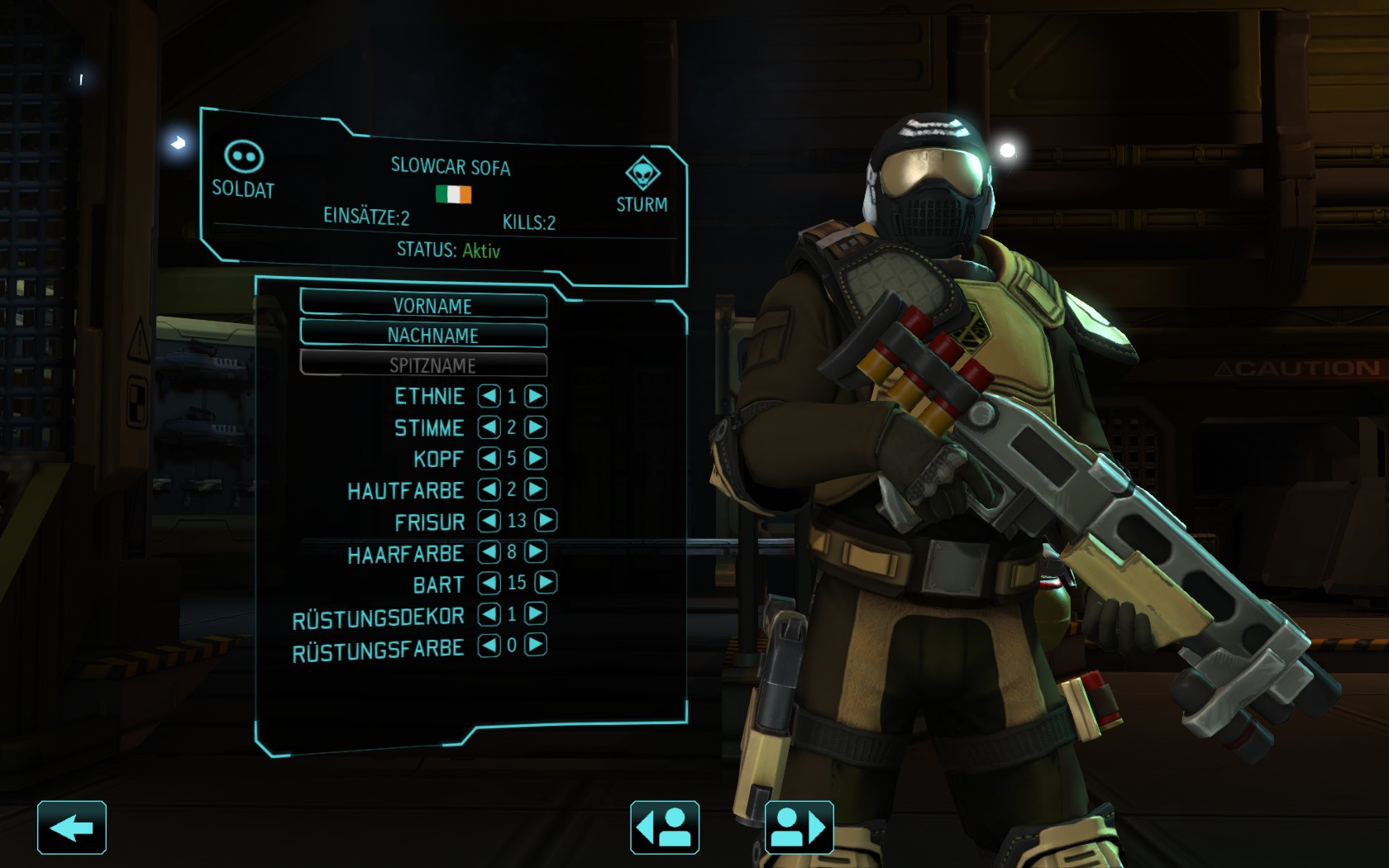Step back the FRISUR style
The image size is (1389, 868).
pyautogui.click(x=489, y=520)
